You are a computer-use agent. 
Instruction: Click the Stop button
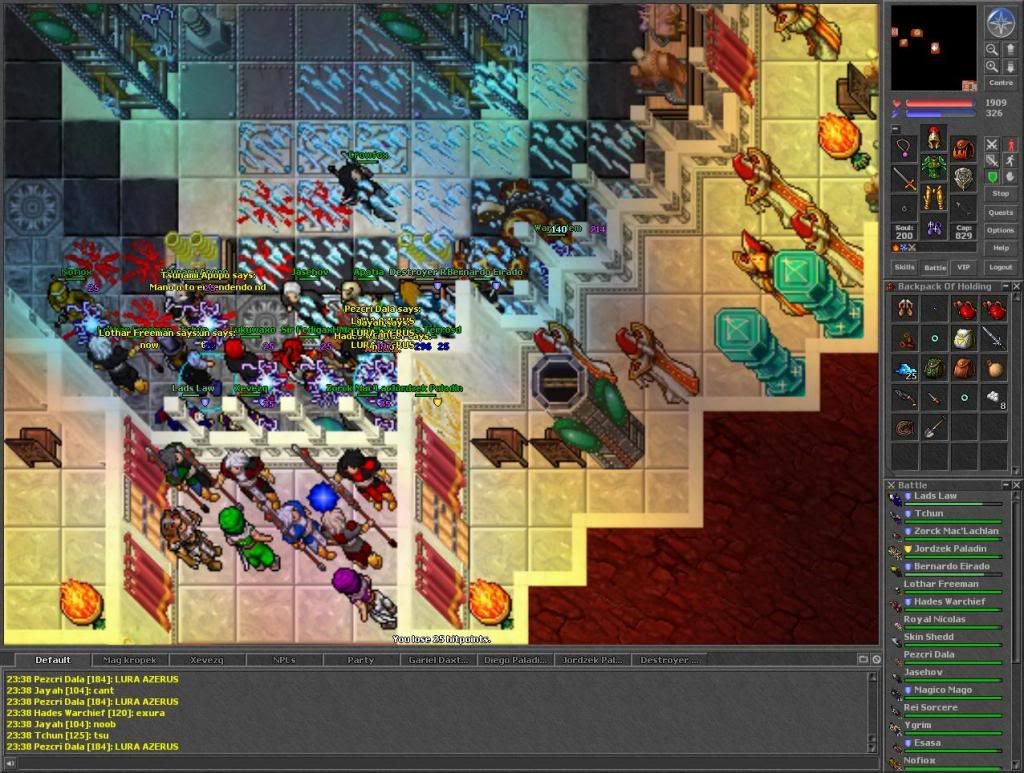1001,193
